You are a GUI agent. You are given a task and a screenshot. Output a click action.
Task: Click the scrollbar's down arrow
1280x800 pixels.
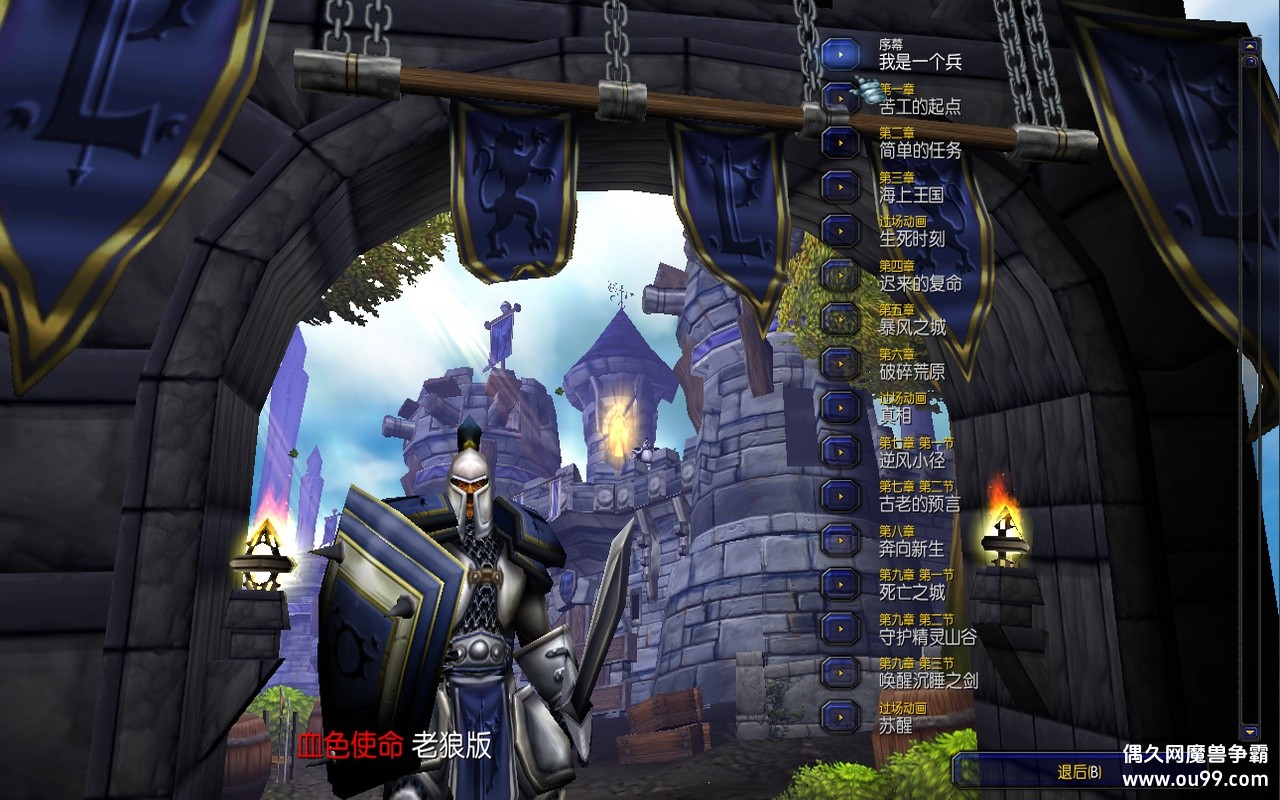point(1249,732)
